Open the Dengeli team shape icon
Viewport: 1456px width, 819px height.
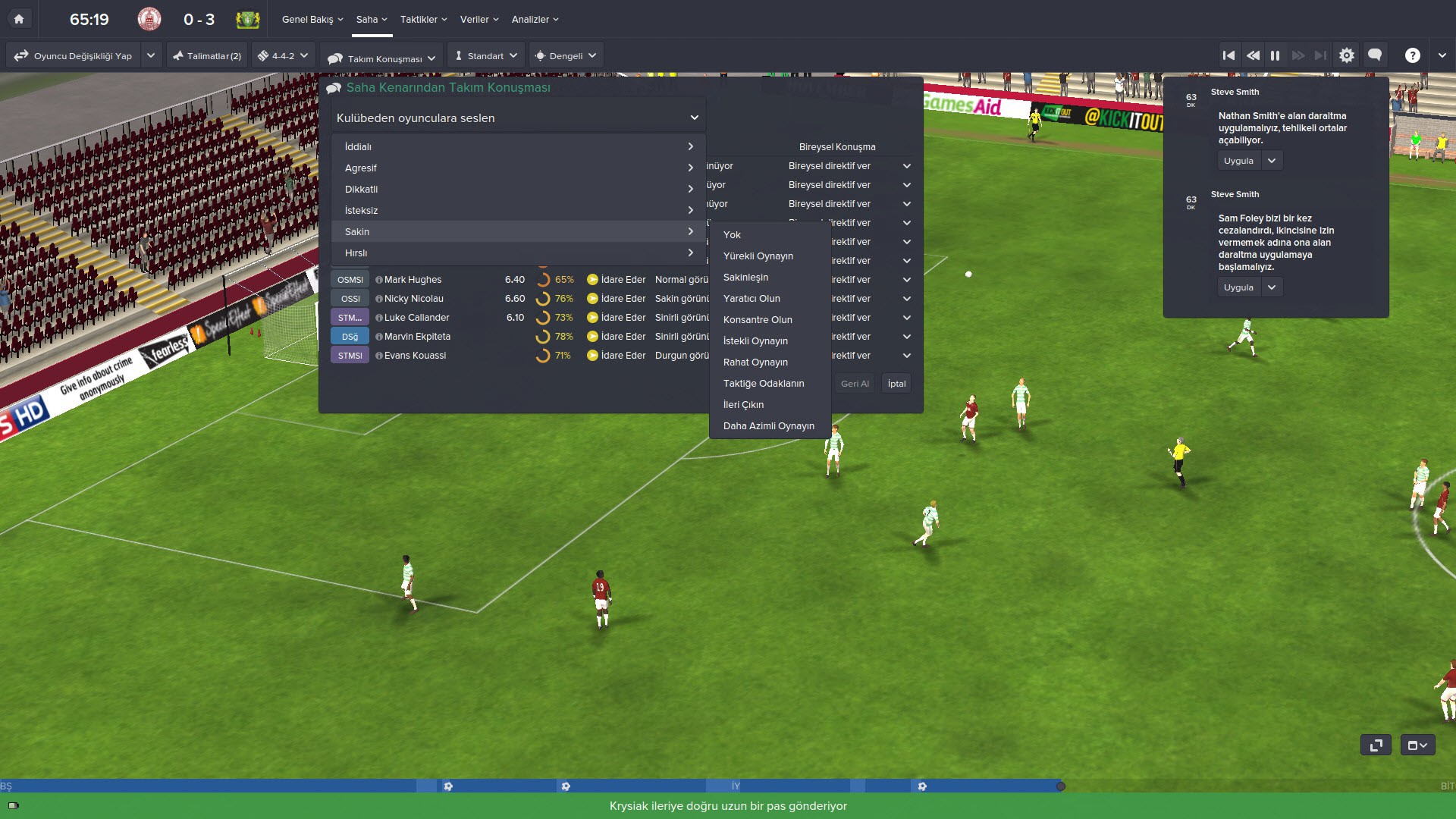click(541, 55)
